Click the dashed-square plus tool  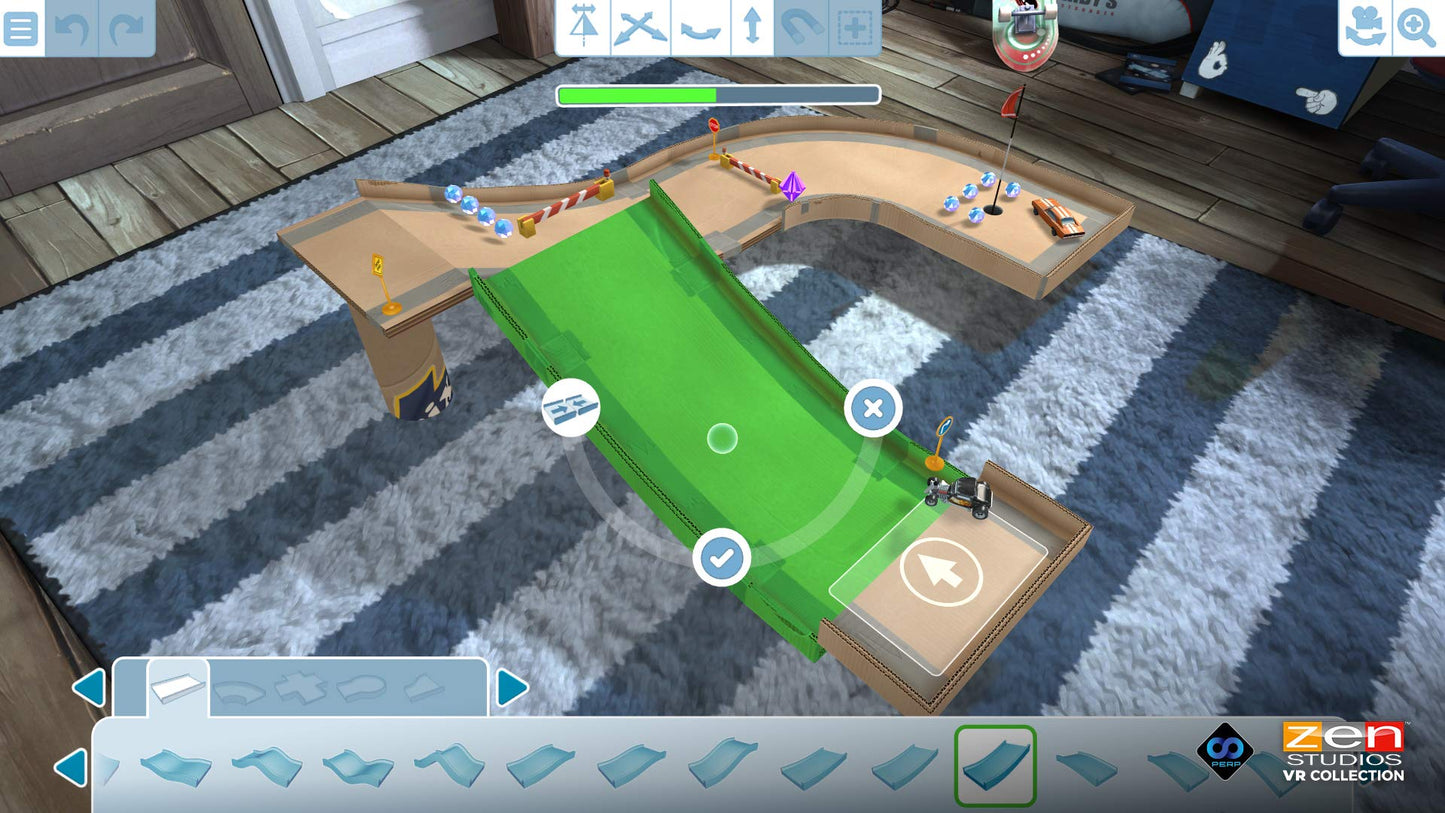pos(855,28)
